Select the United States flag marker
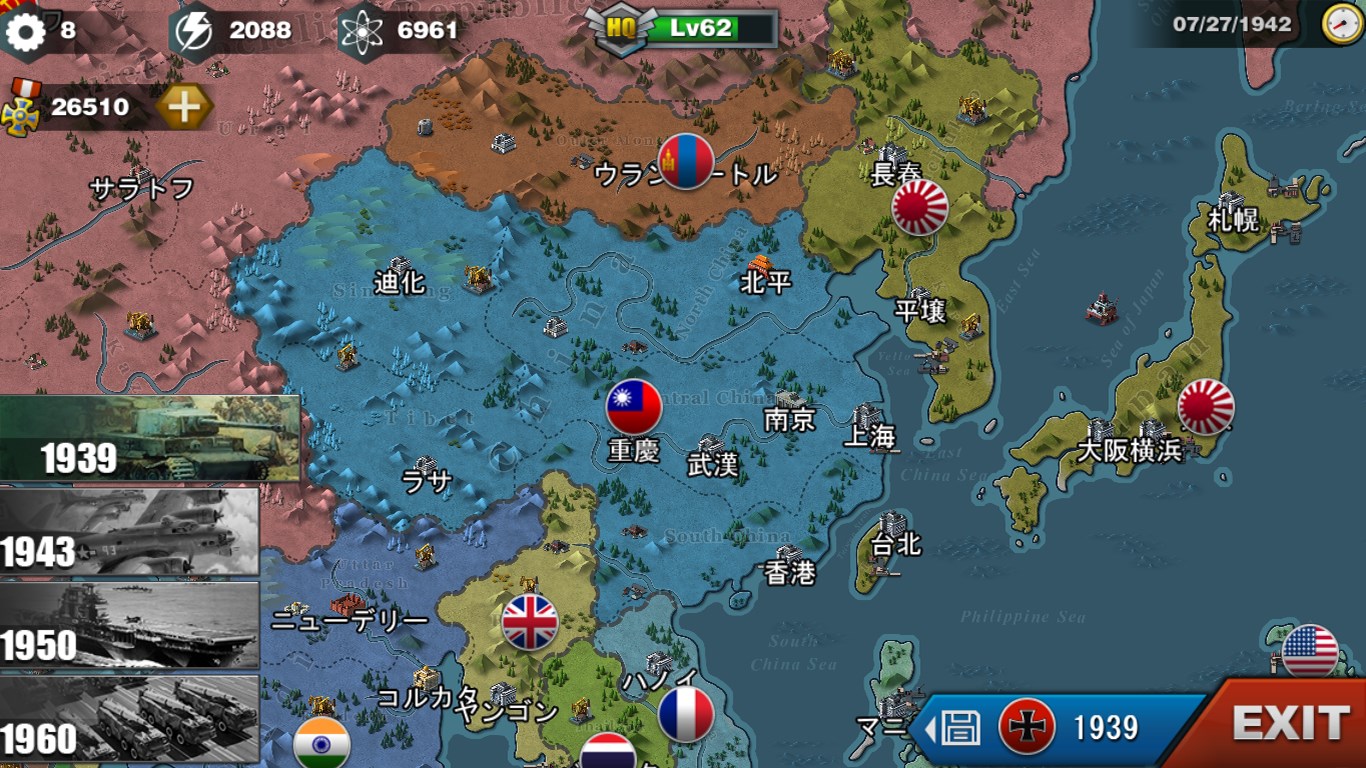 pos(1310,652)
